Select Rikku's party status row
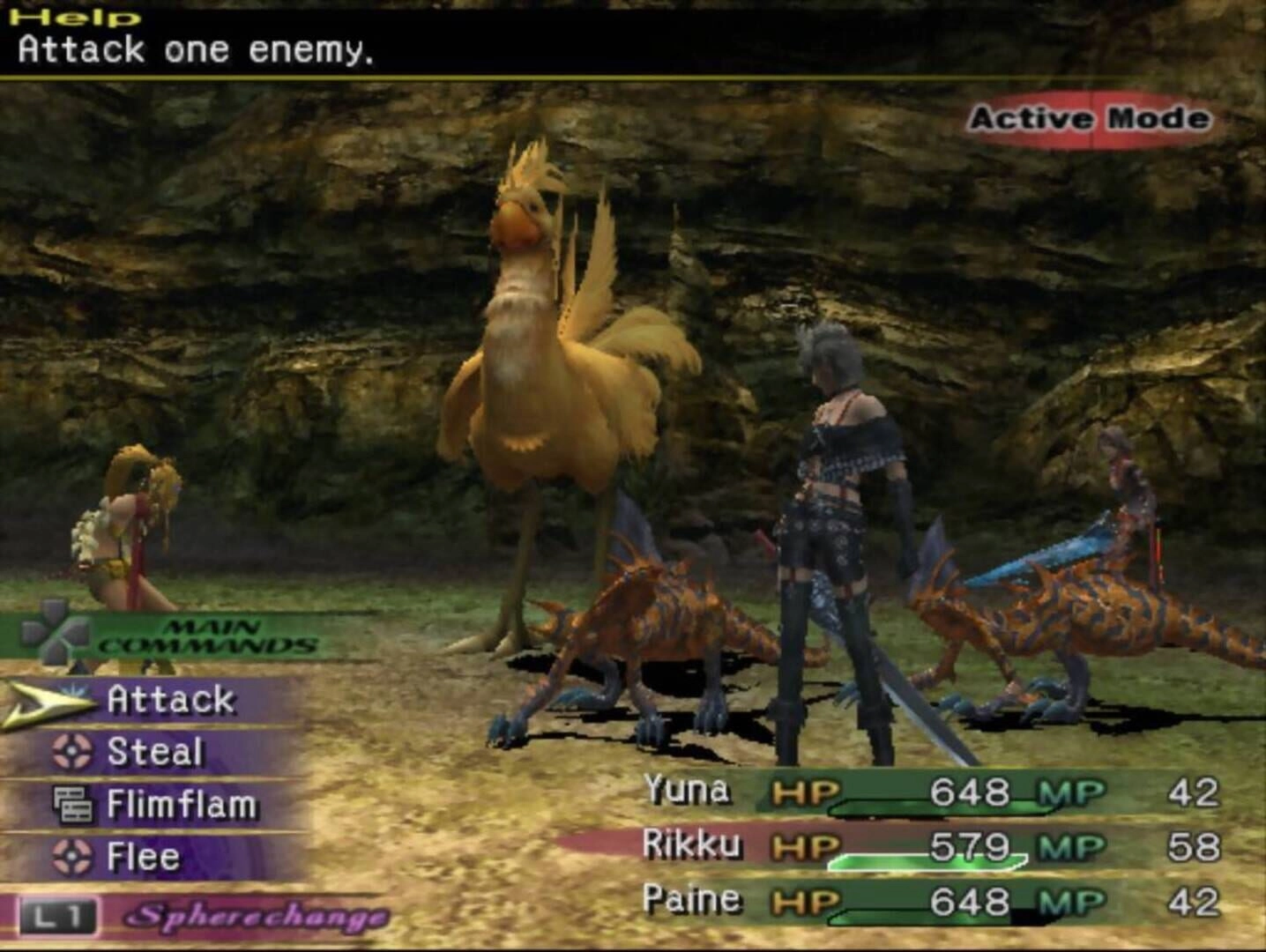The image size is (1266, 952). pos(930,846)
